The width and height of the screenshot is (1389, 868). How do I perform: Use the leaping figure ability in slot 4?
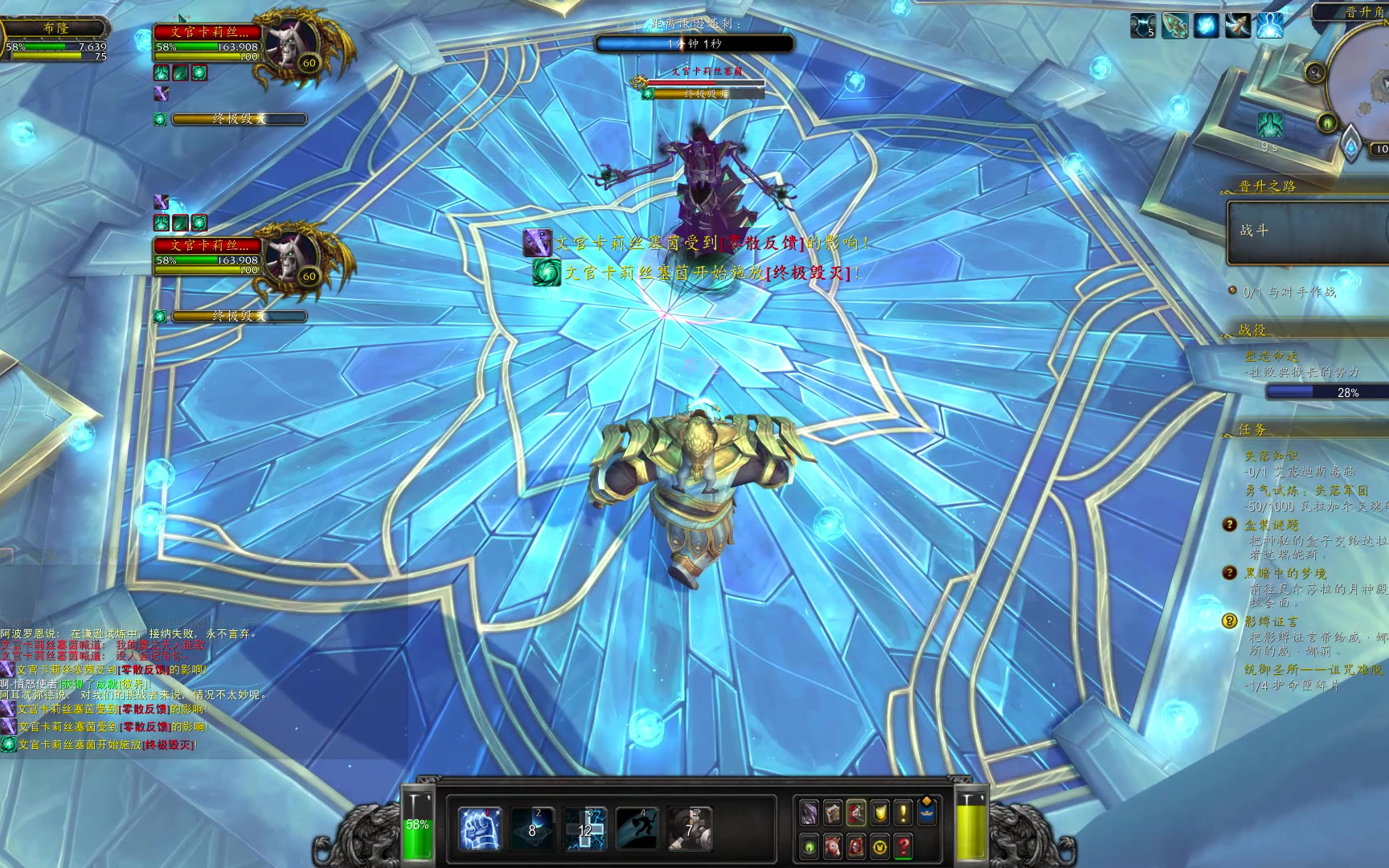pyautogui.click(x=637, y=829)
